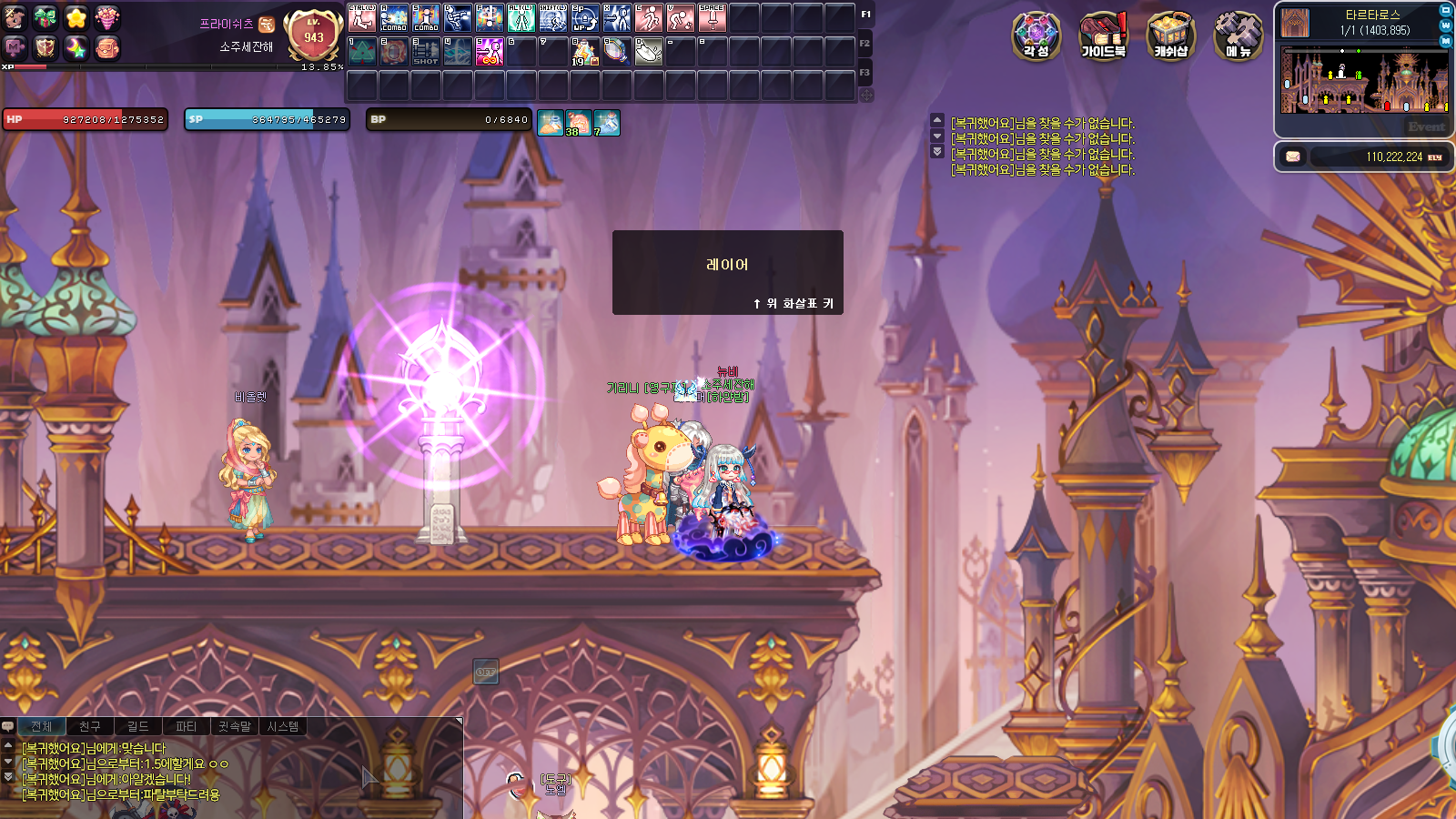Click the yellow star icon in the top-left
Screen dimensions: 1456x819
[x=76, y=17]
